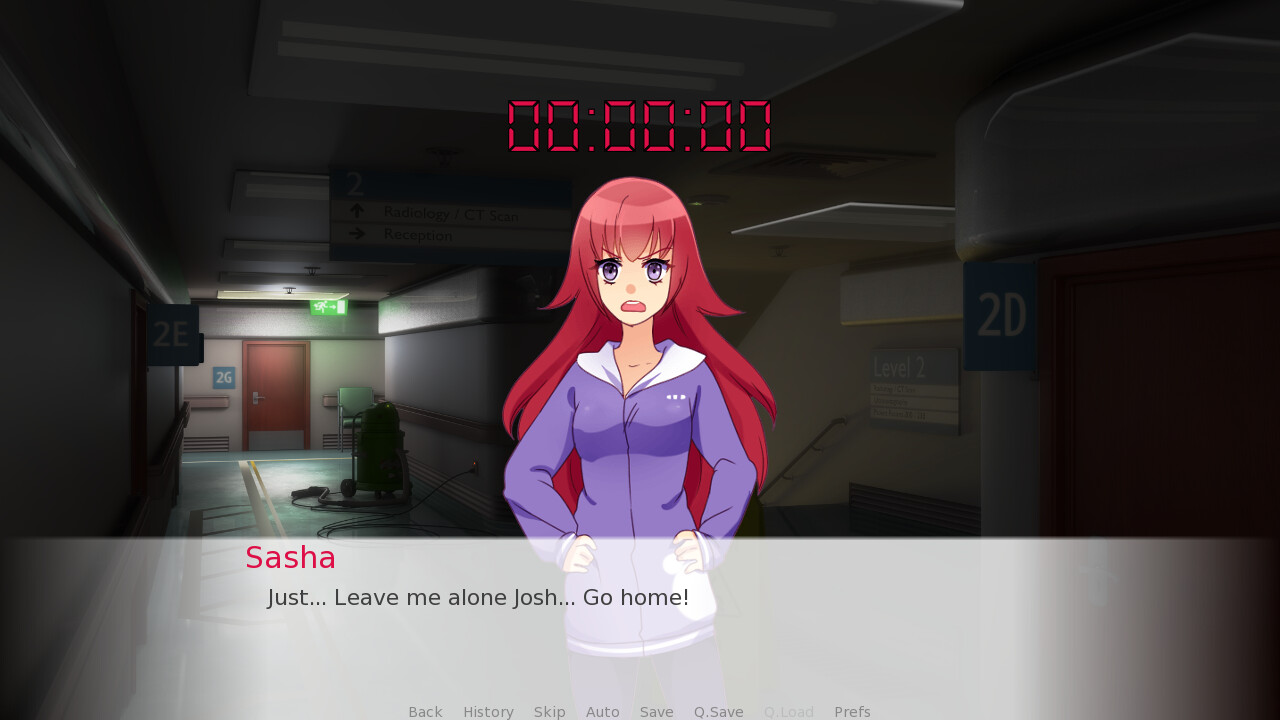Click the 2G plate beside the red door
The height and width of the screenshot is (720, 1280).
(222, 376)
